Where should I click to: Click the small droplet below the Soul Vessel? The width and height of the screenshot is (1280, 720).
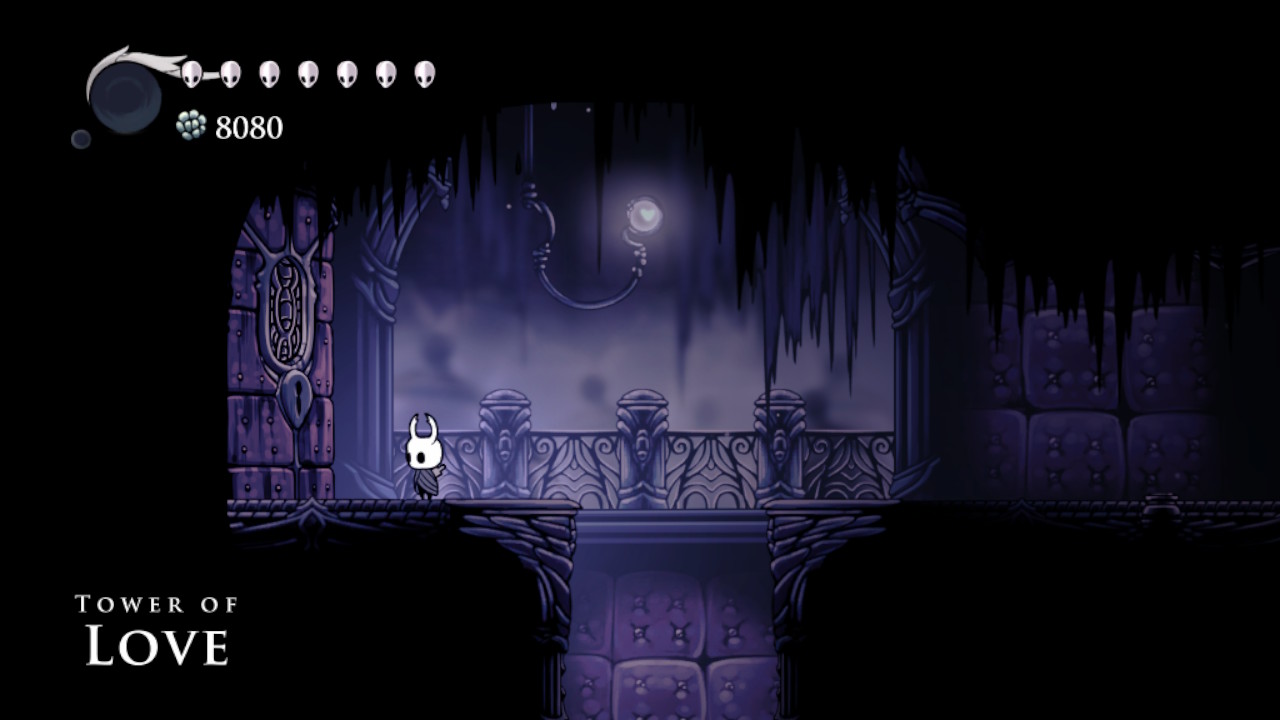click(80, 141)
